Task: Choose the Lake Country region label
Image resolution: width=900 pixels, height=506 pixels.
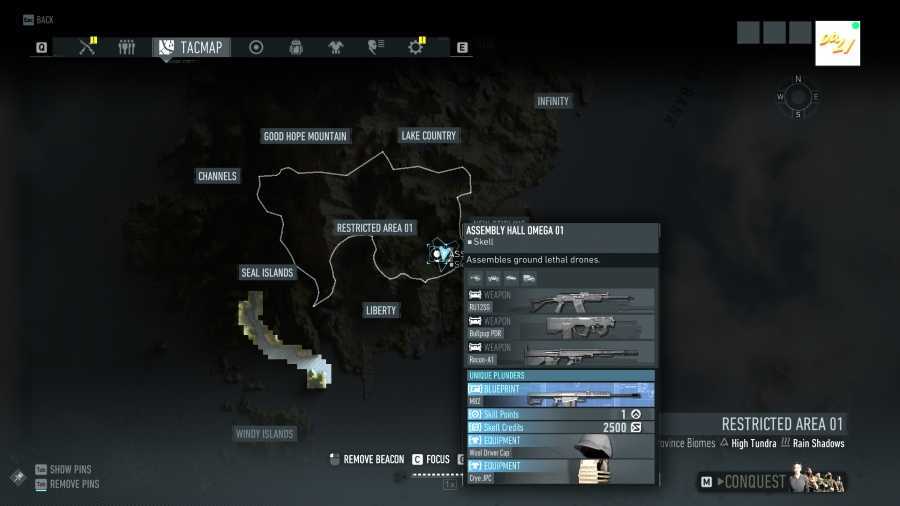Action: pos(428,136)
